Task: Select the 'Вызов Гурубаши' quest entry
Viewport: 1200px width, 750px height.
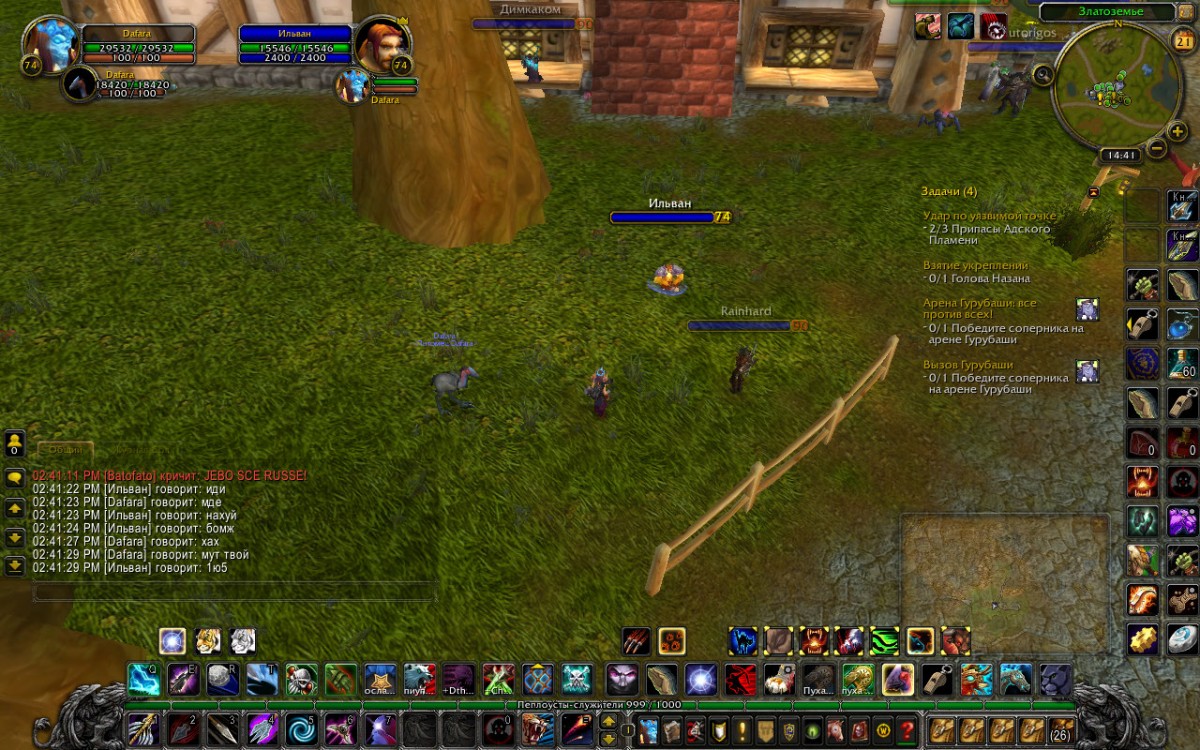Action: tap(968, 365)
